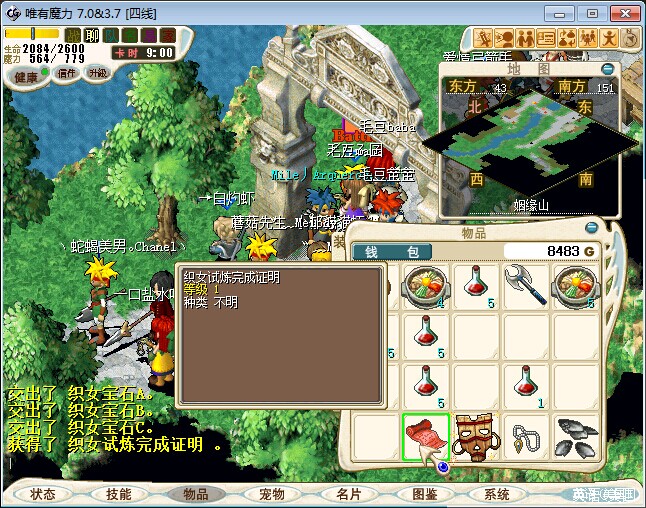Open the 状态 status tab
The width and height of the screenshot is (646, 508).
click(43, 494)
